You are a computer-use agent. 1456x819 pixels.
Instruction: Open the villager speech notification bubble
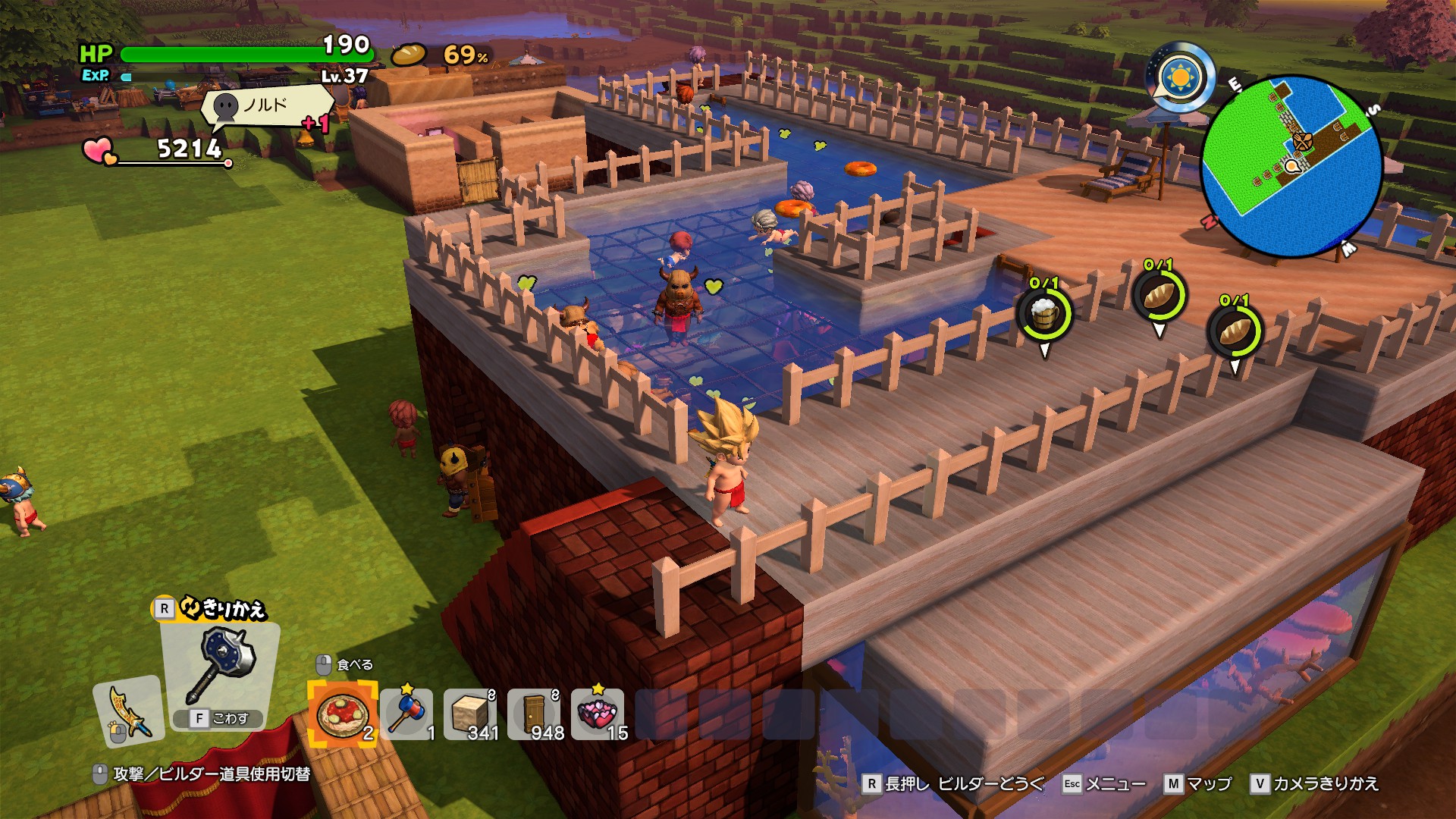coord(265,106)
